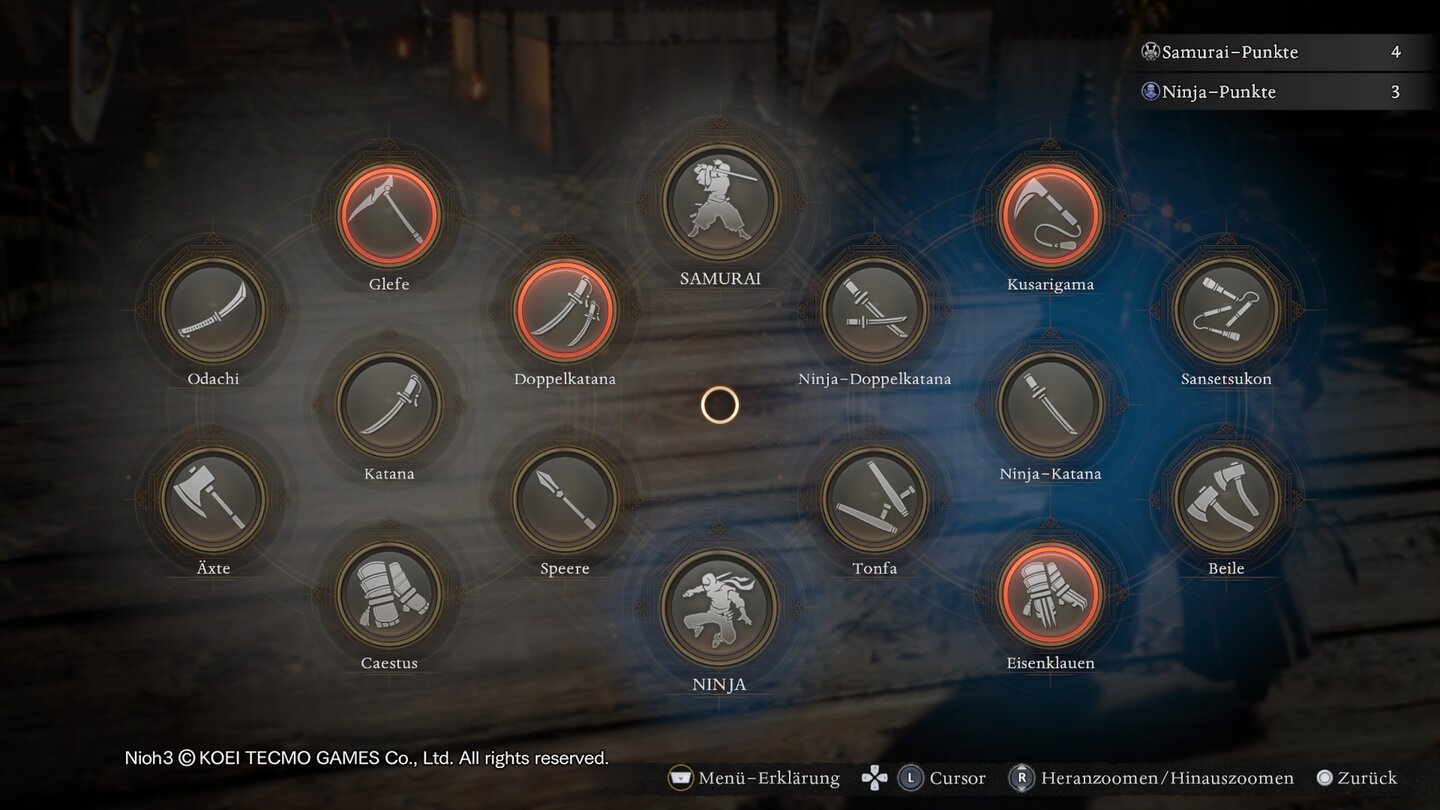The height and width of the screenshot is (810, 1440).
Task: Choose the Doppelkatana weapon node
Action: point(565,309)
